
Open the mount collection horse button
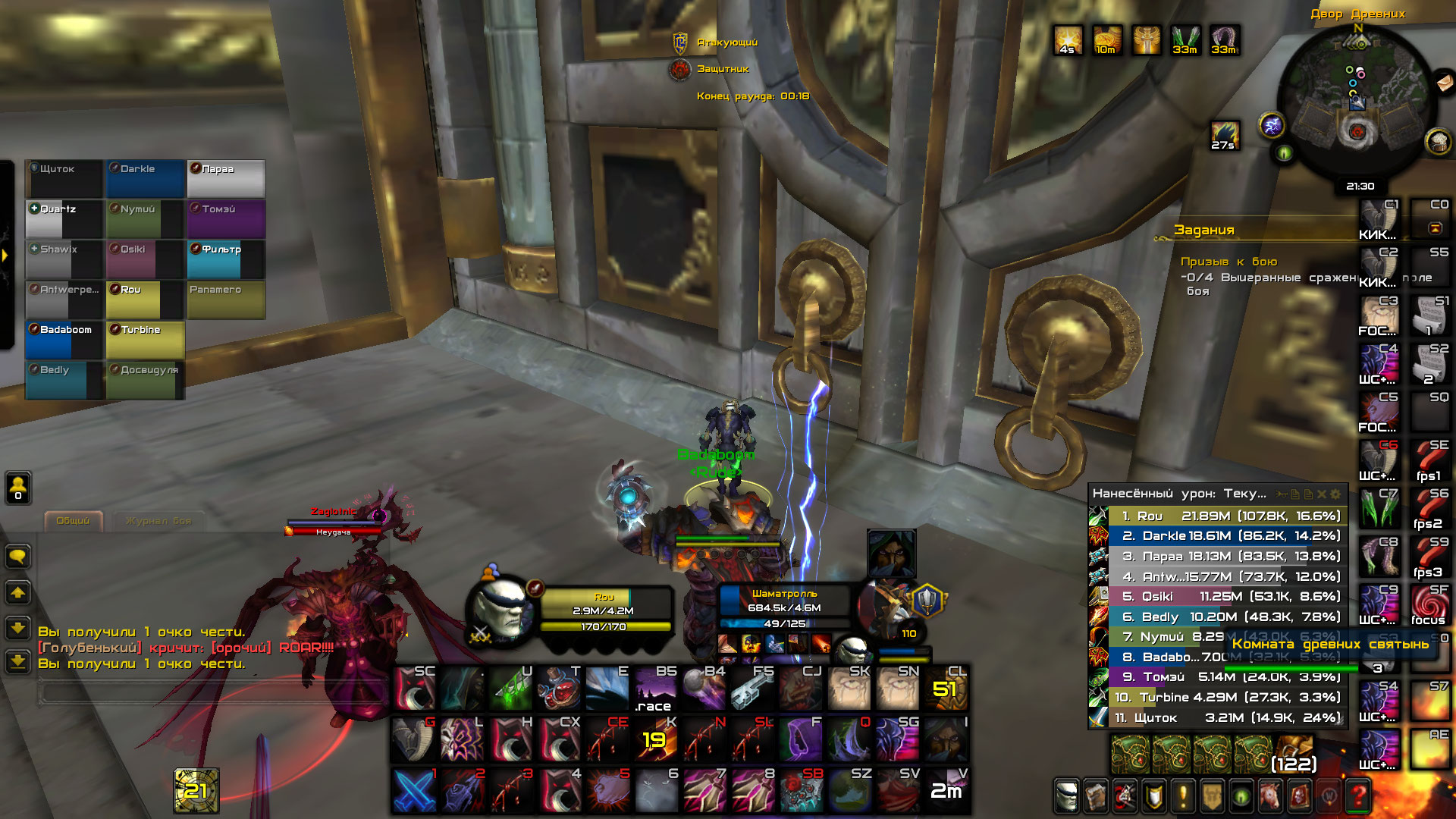click(x=1270, y=795)
